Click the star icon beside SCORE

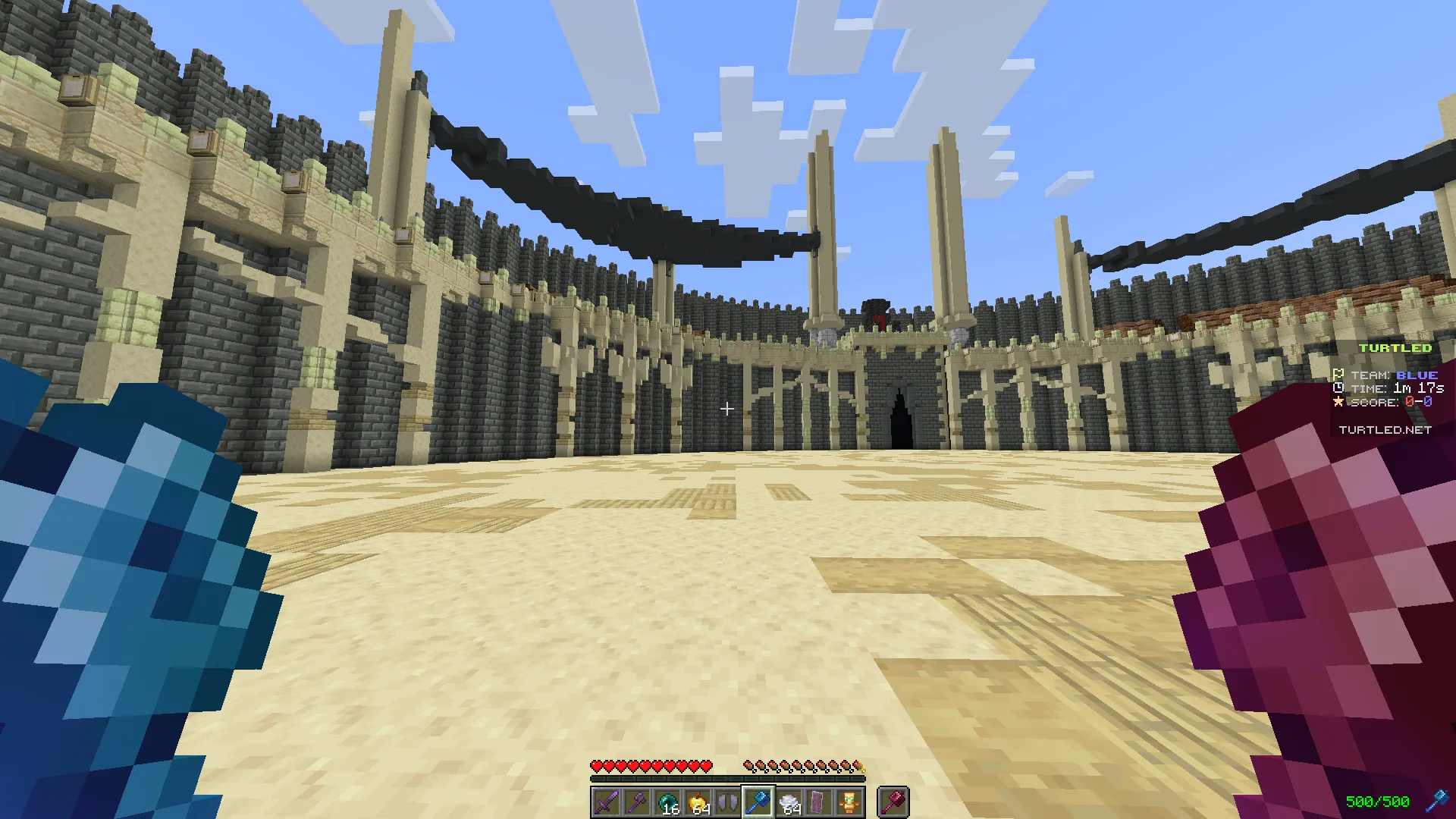[x=1338, y=401]
